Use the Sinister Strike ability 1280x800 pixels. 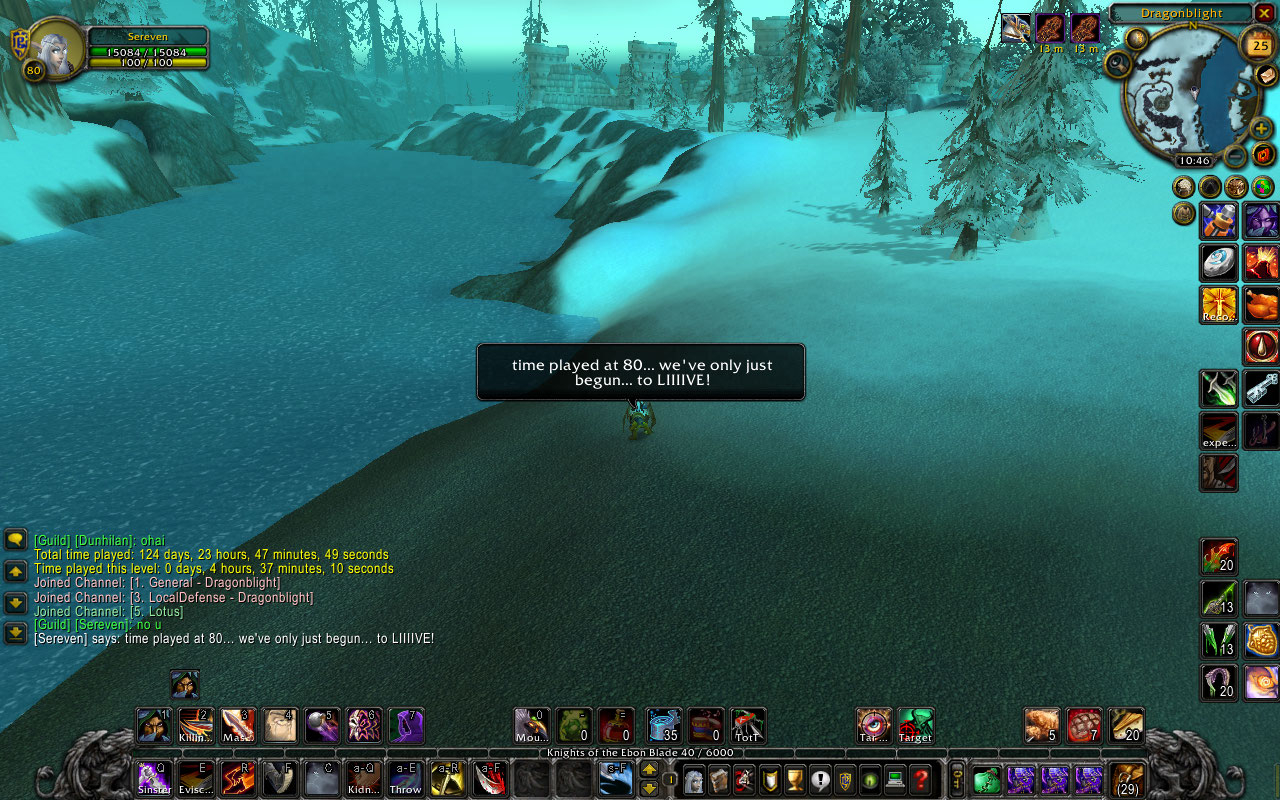[x=154, y=778]
